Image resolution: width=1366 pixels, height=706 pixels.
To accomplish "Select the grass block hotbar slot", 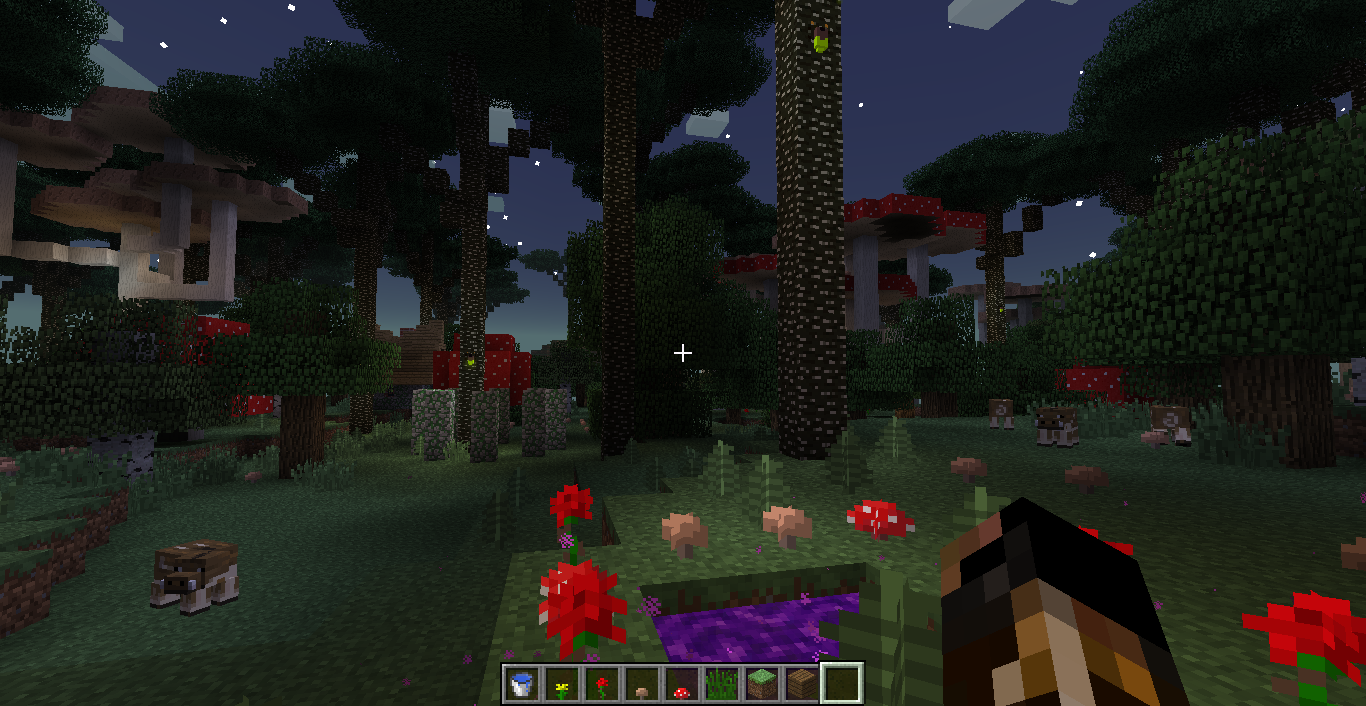I will 762,685.
